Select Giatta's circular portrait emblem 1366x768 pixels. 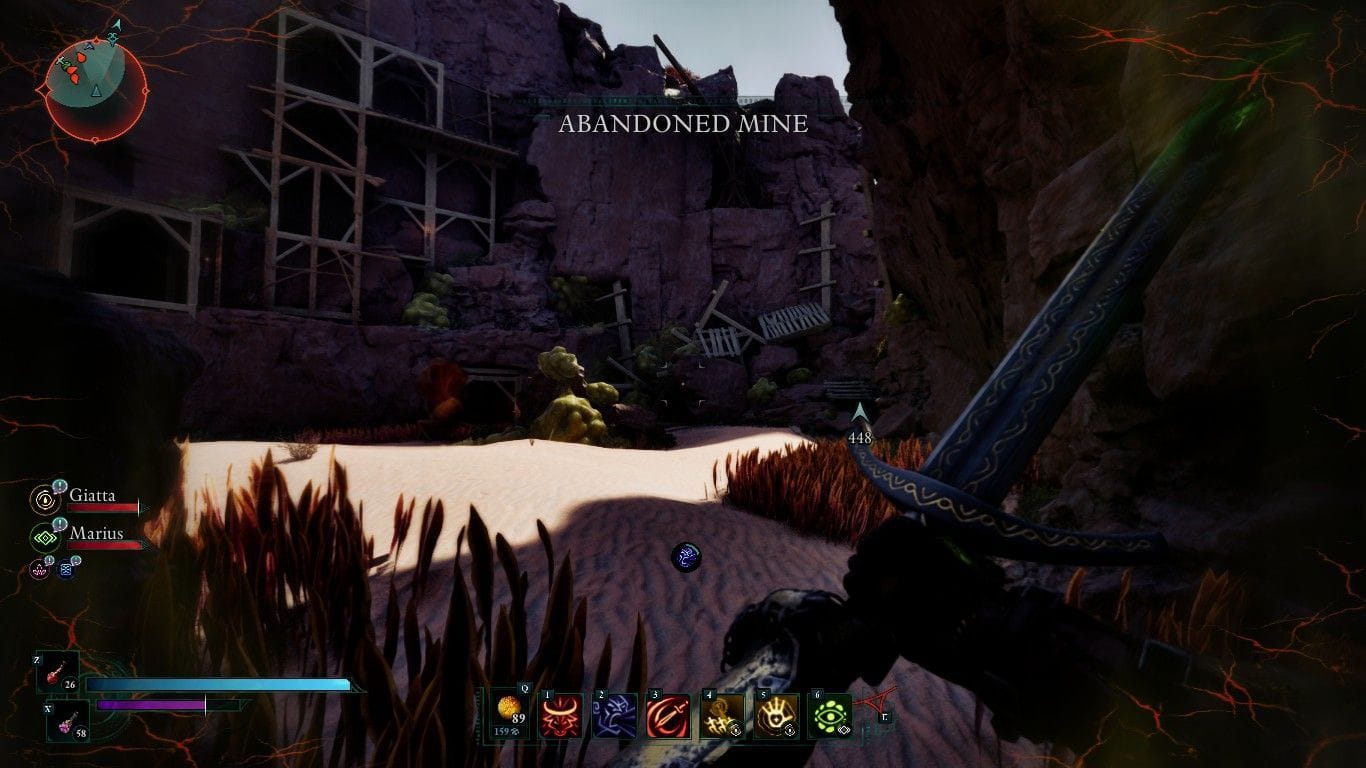tap(45, 502)
